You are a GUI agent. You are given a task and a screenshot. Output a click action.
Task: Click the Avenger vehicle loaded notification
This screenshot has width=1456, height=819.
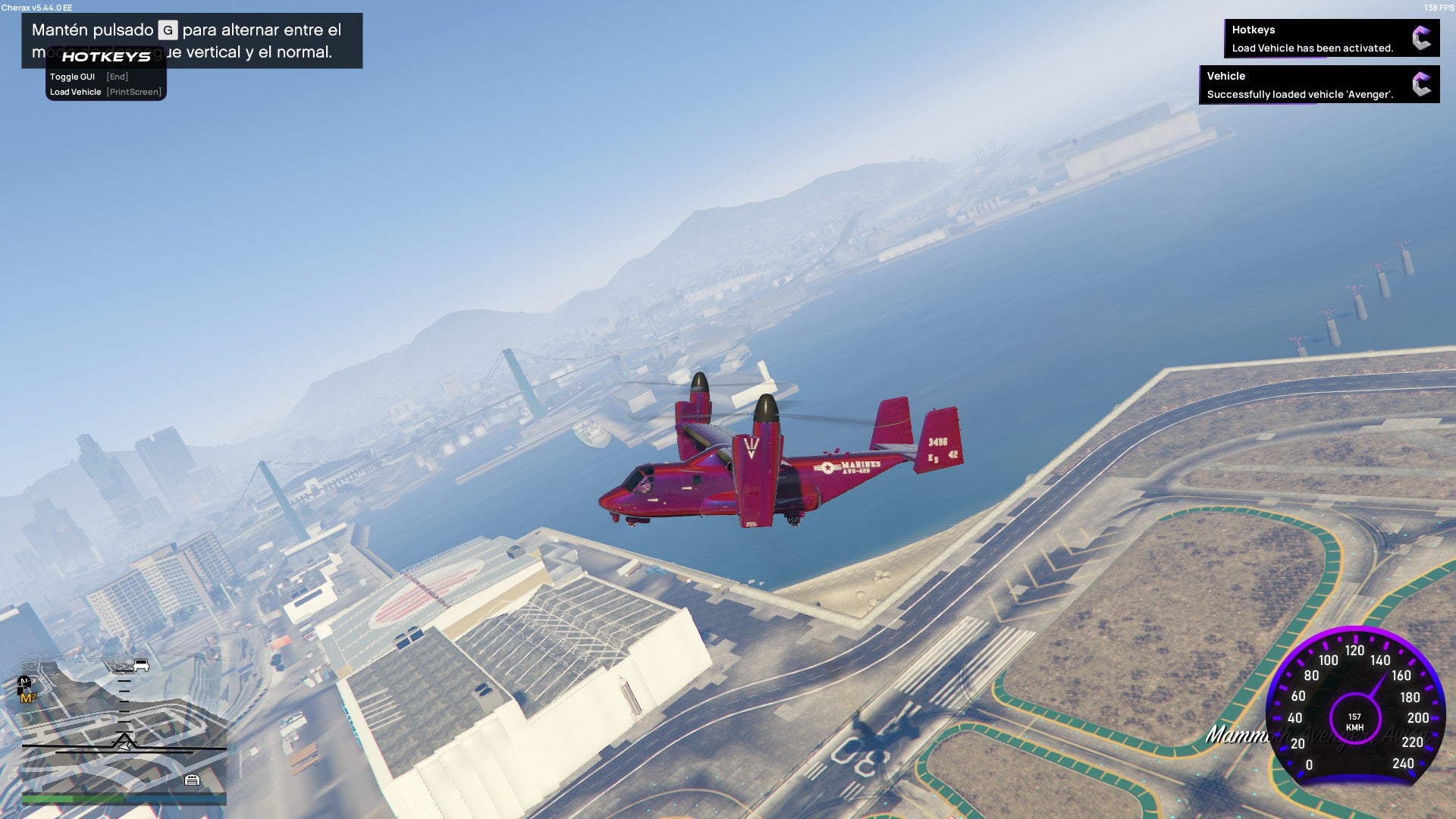click(x=1319, y=85)
